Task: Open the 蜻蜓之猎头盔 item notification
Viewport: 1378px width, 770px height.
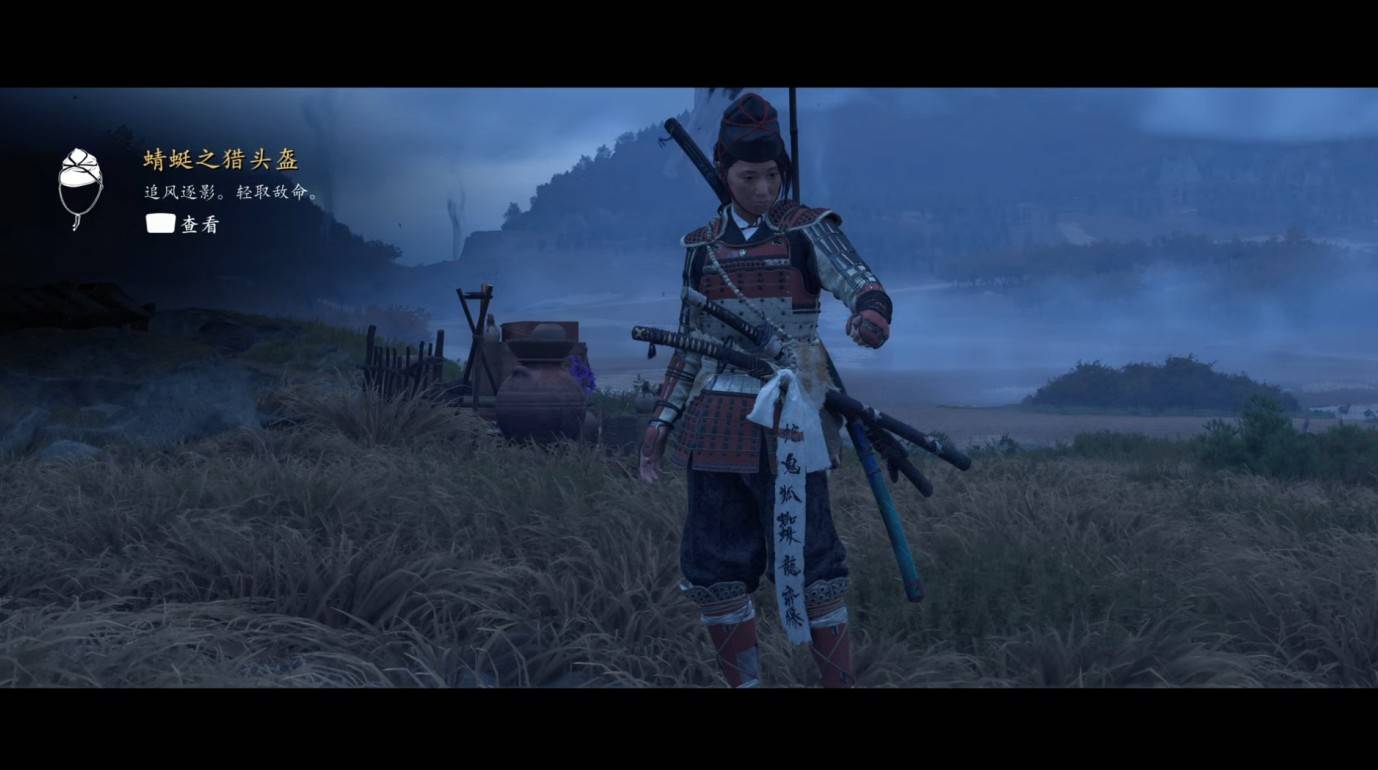Action: click(x=221, y=160)
